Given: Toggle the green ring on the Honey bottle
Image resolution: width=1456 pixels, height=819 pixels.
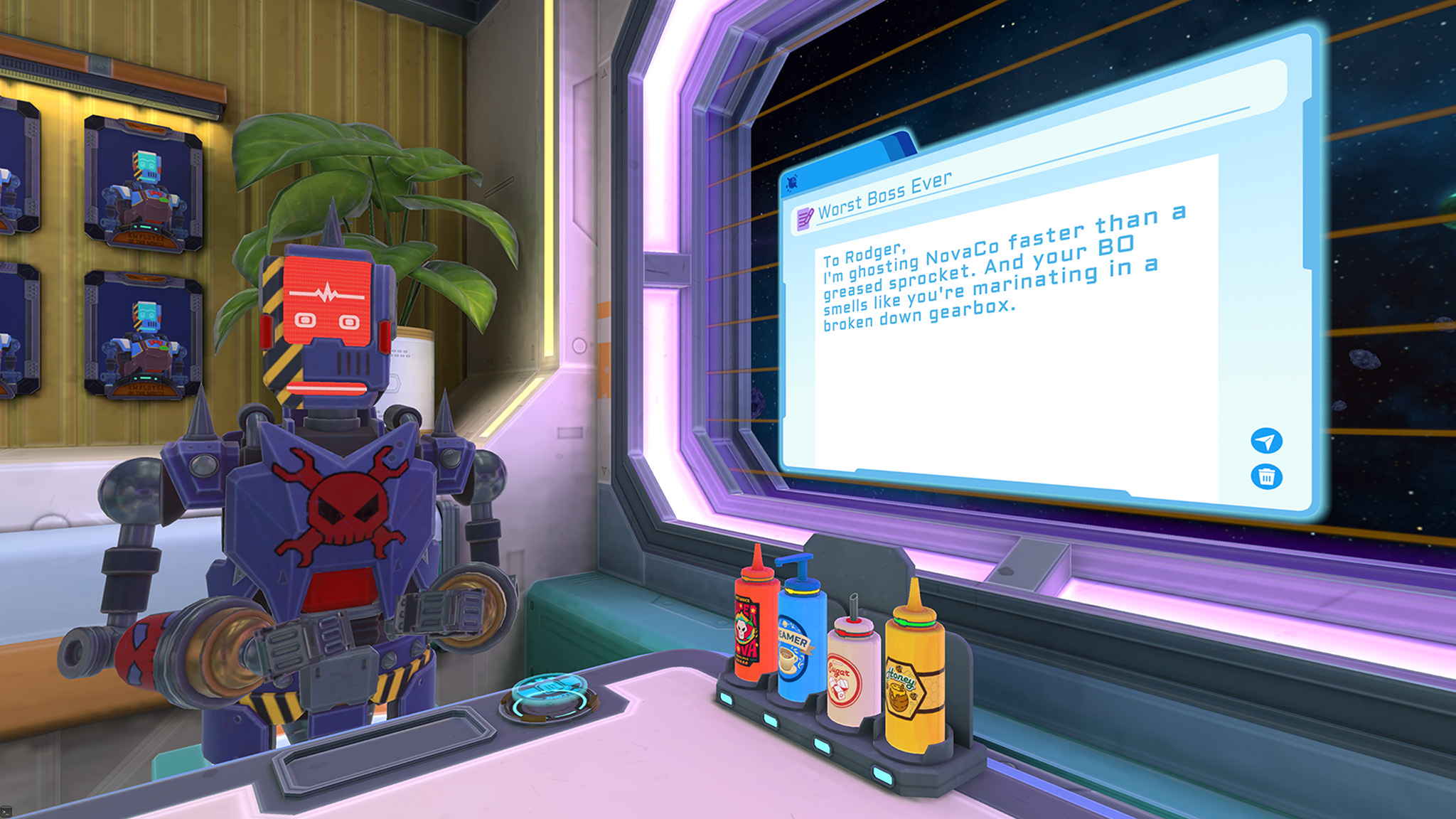Looking at the screenshot, I should pyautogui.click(x=914, y=623).
